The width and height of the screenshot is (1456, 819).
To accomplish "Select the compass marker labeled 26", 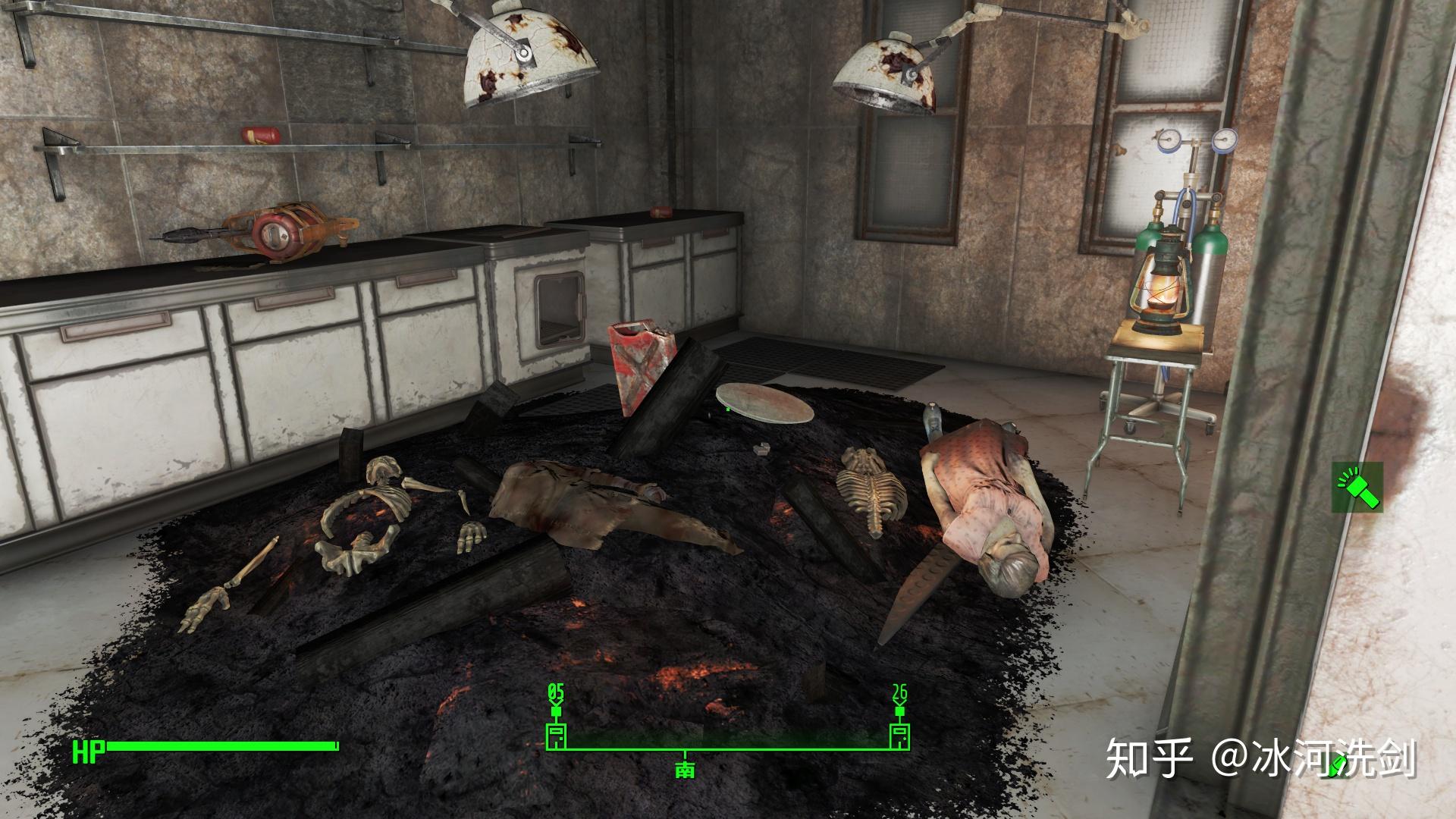I will pyautogui.click(x=899, y=736).
